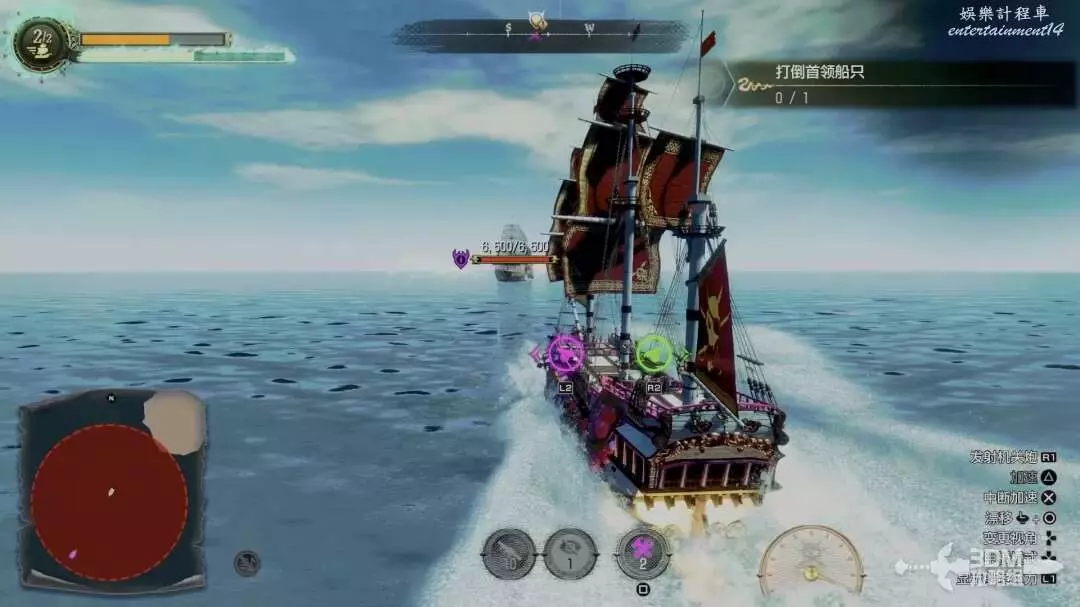Open the defeat boss ship objective tracker
Viewport: 1080px width, 607px height.
tap(900, 84)
